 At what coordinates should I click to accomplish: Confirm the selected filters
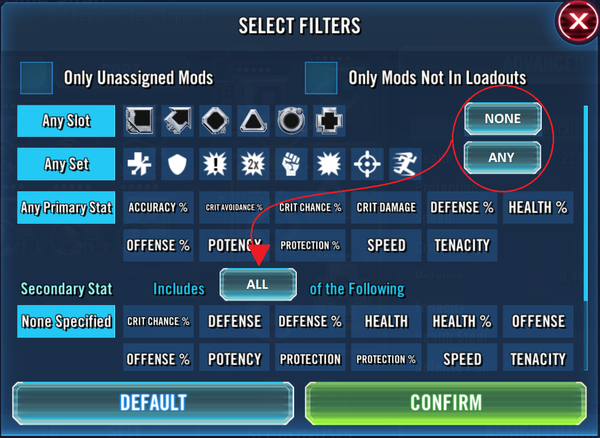445,403
